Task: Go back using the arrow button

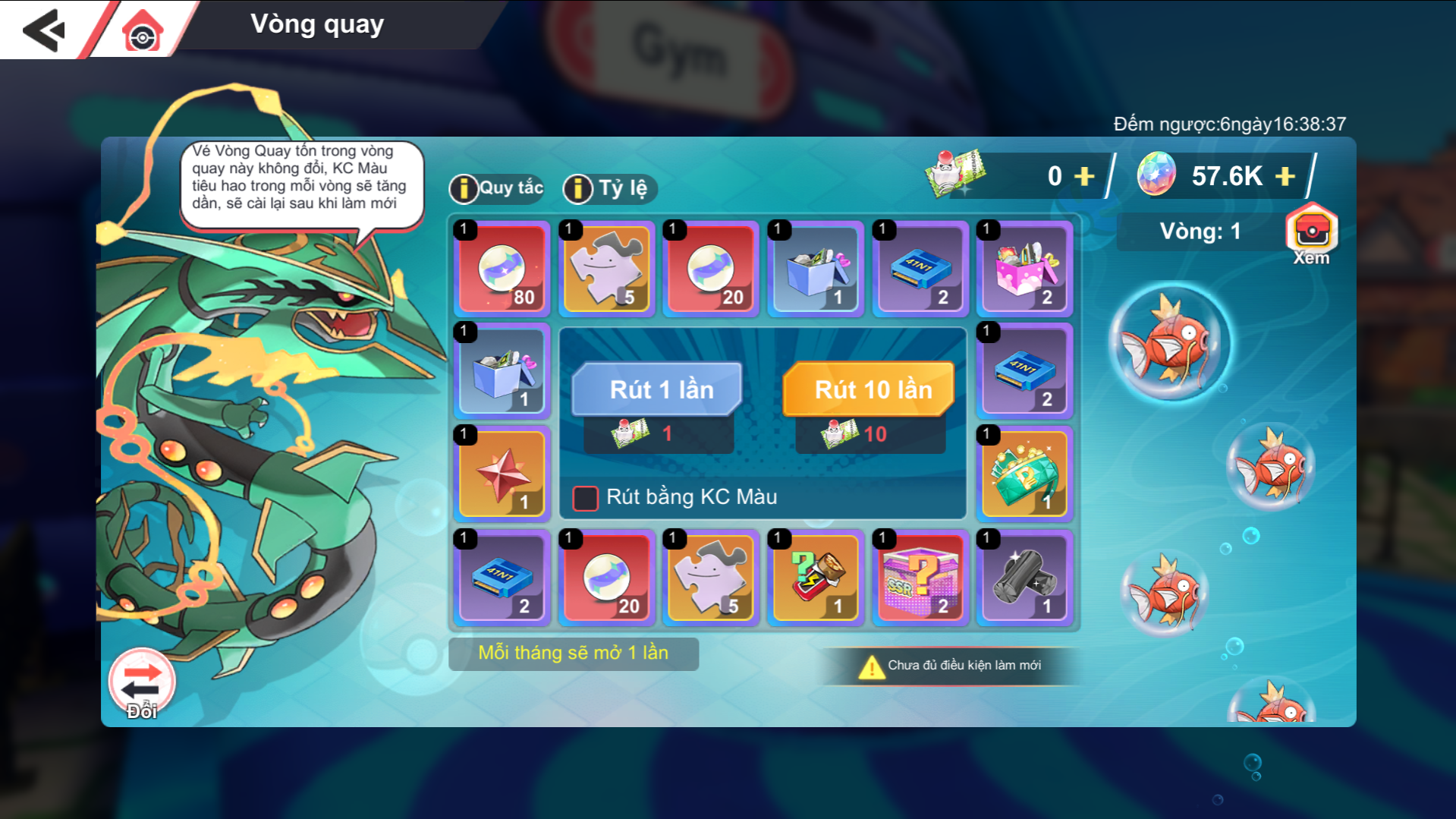Action: 43,30
